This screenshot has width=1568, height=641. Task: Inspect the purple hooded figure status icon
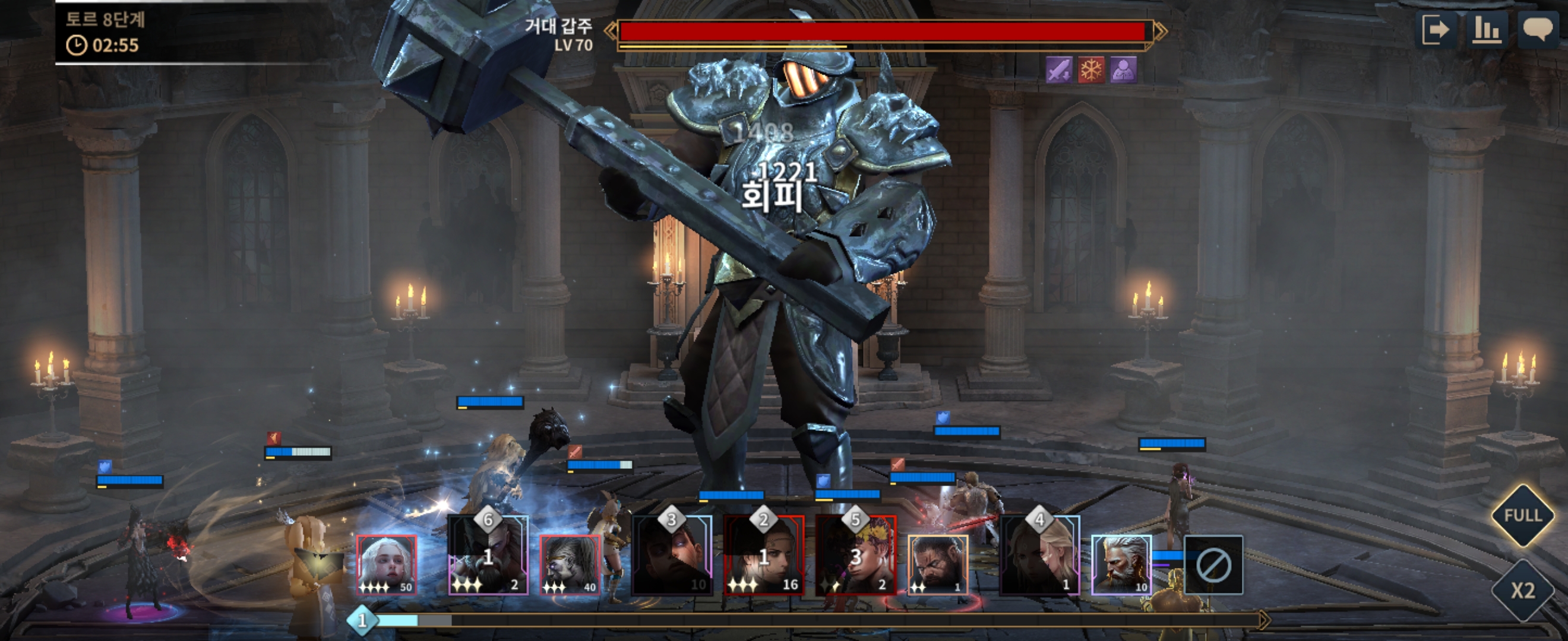[1124, 70]
